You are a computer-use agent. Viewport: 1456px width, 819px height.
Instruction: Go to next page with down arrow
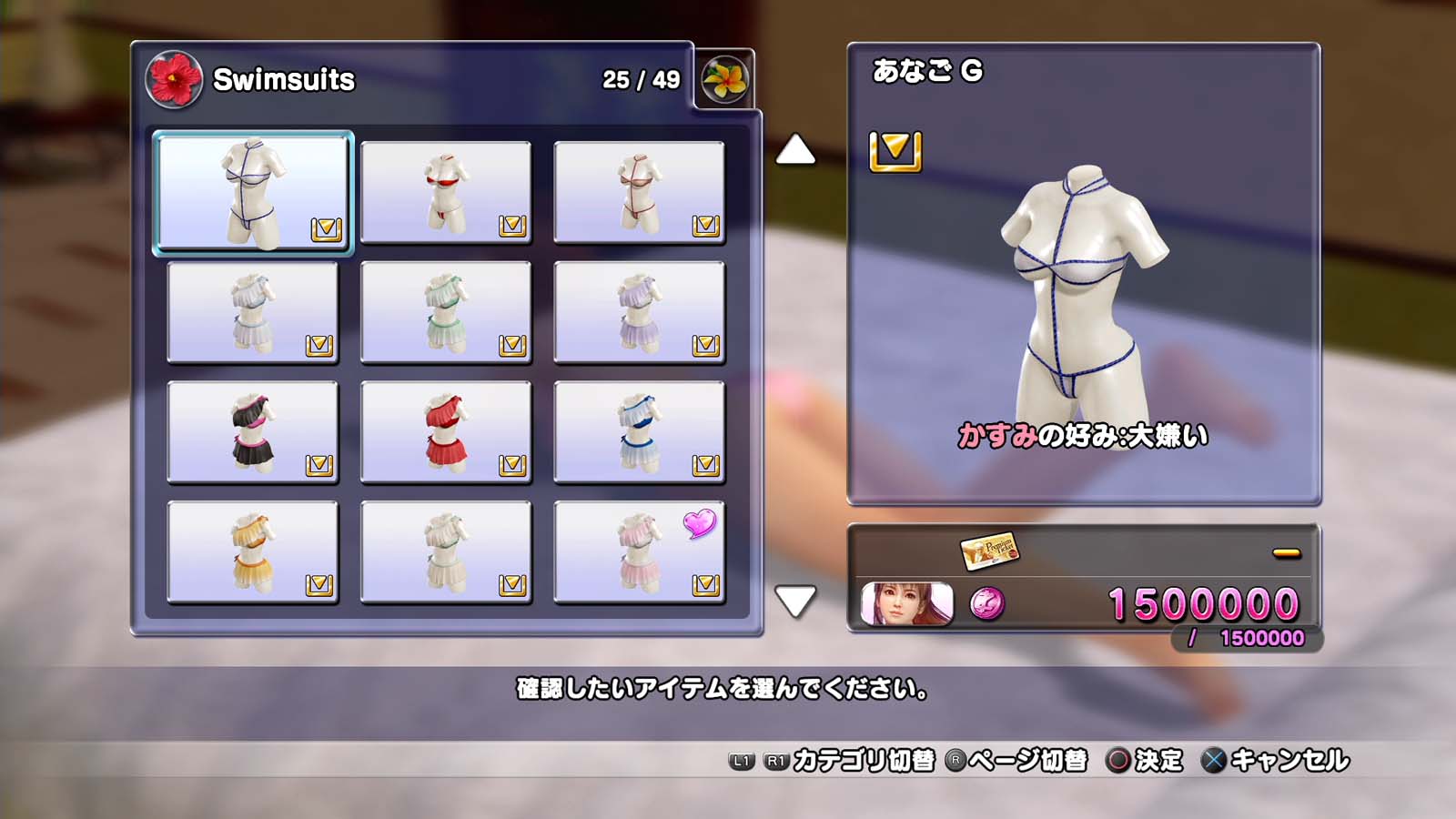click(x=795, y=601)
